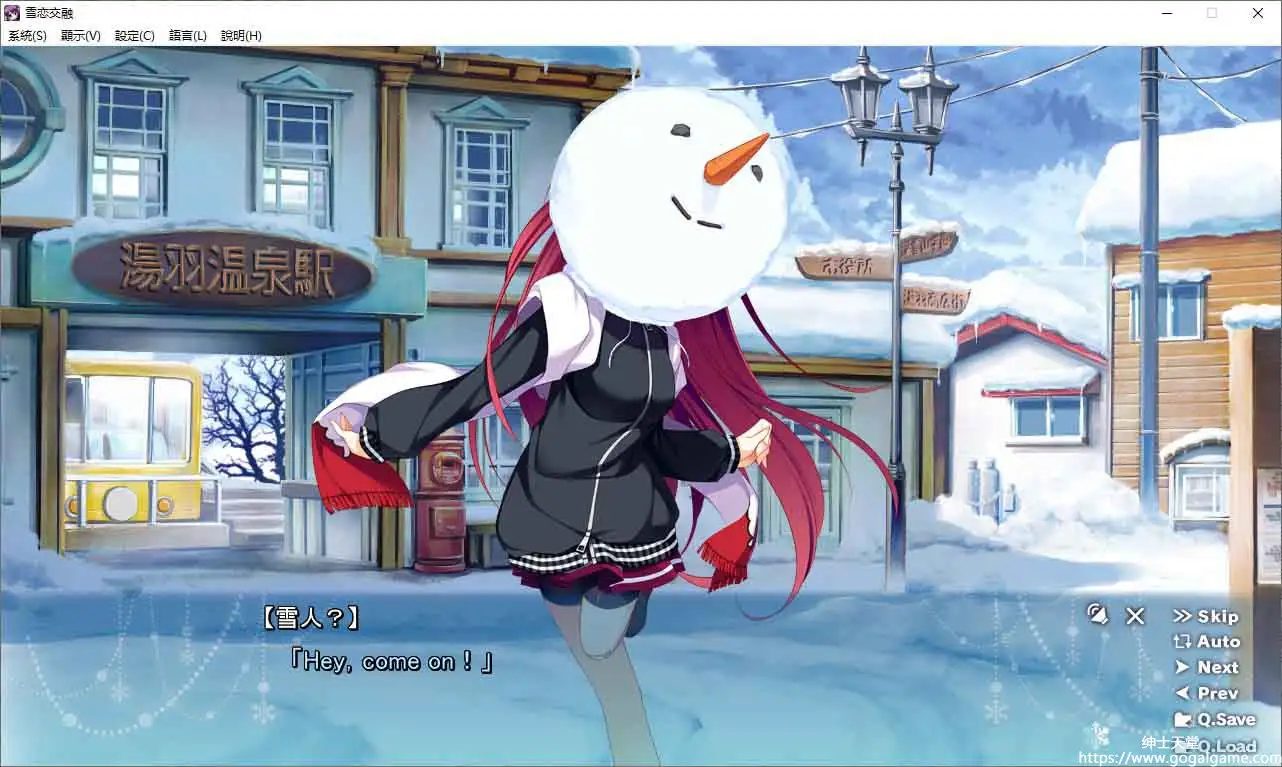Viewport: 1282px width, 767px height.
Task: Click the Q.Load icon near bottom right
Action: coord(1183,745)
